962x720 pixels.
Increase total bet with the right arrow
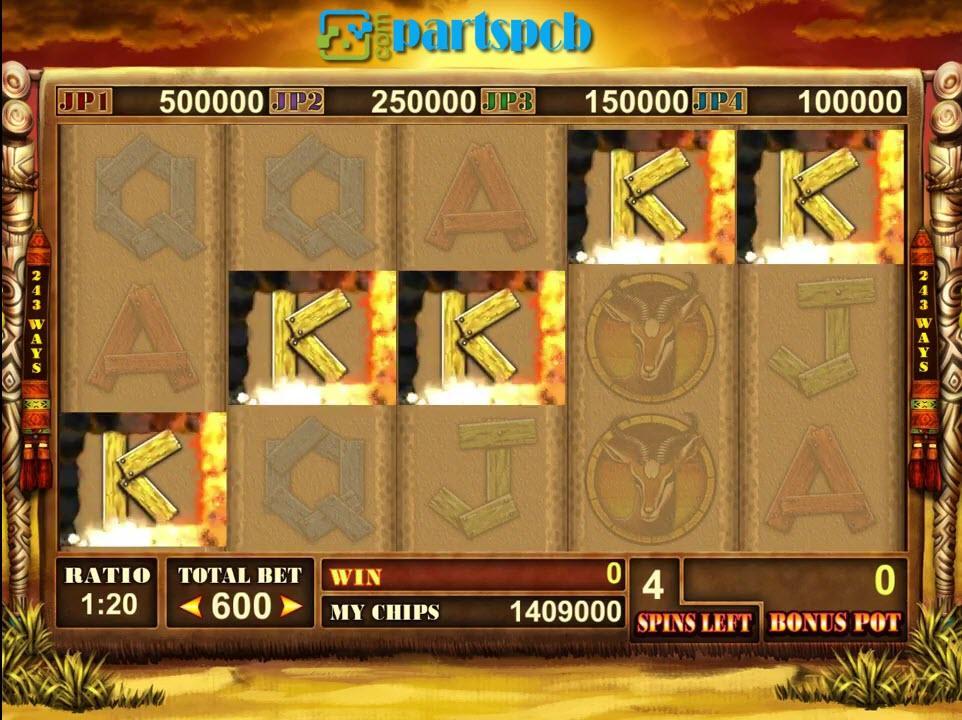point(290,606)
